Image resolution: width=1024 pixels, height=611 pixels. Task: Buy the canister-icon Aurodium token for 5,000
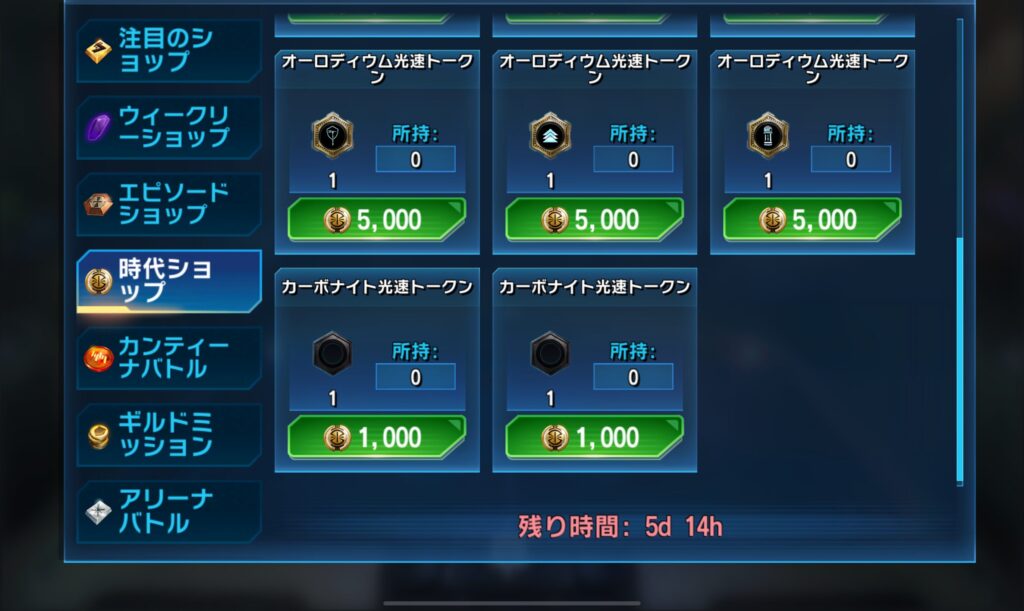(x=812, y=220)
